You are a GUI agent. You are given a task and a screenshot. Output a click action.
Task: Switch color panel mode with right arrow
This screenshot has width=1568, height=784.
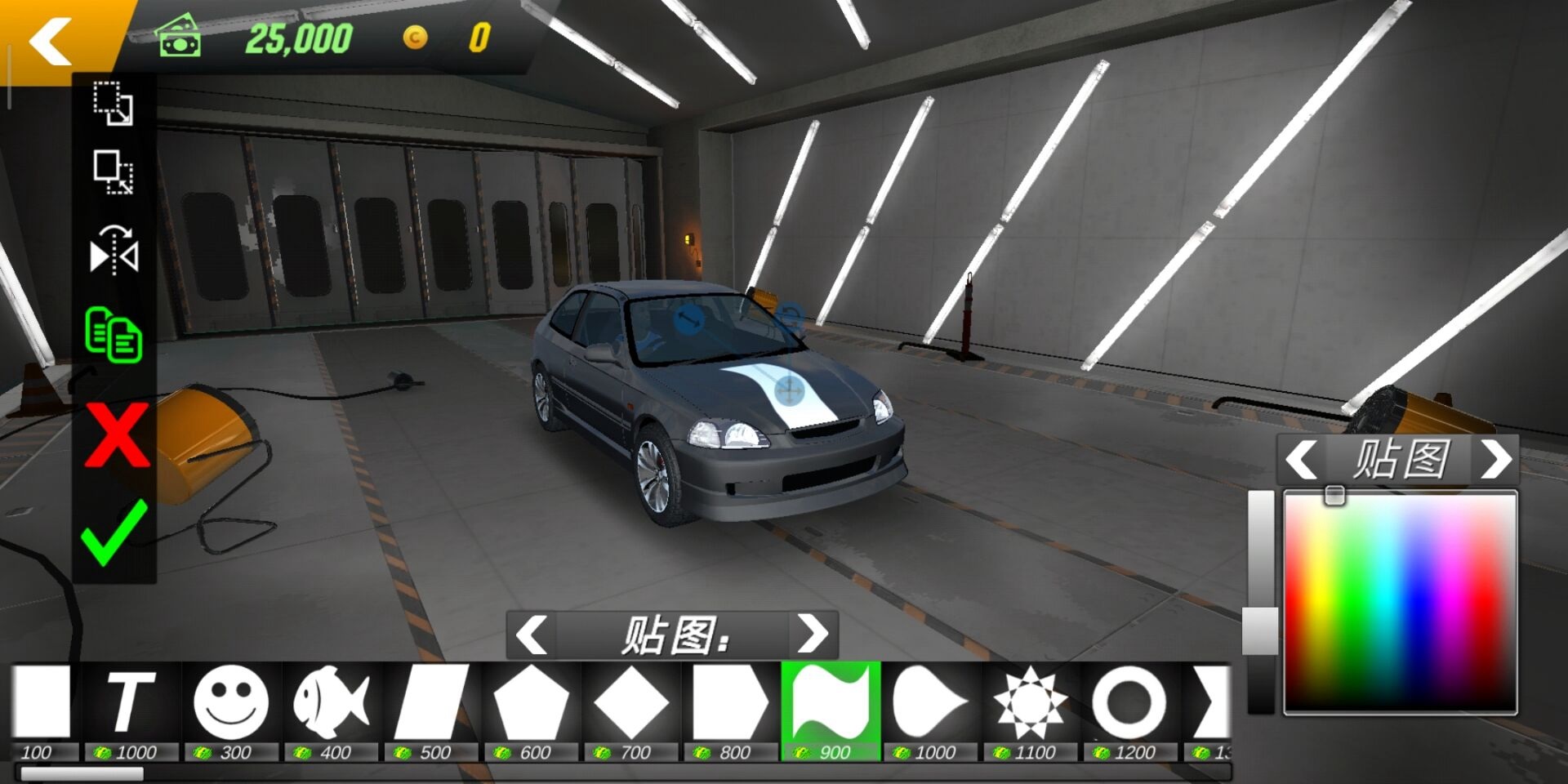click(1496, 459)
